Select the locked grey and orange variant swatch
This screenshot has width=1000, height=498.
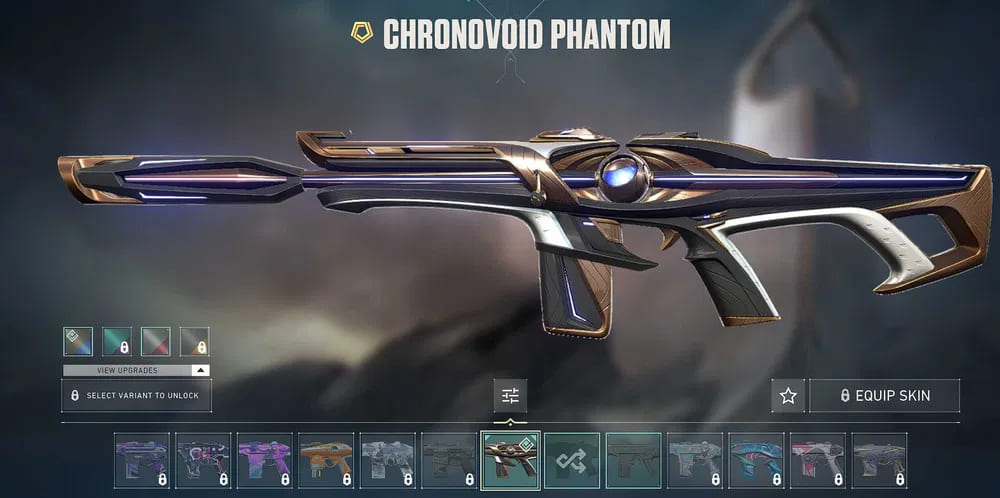(x=195, y=342)
